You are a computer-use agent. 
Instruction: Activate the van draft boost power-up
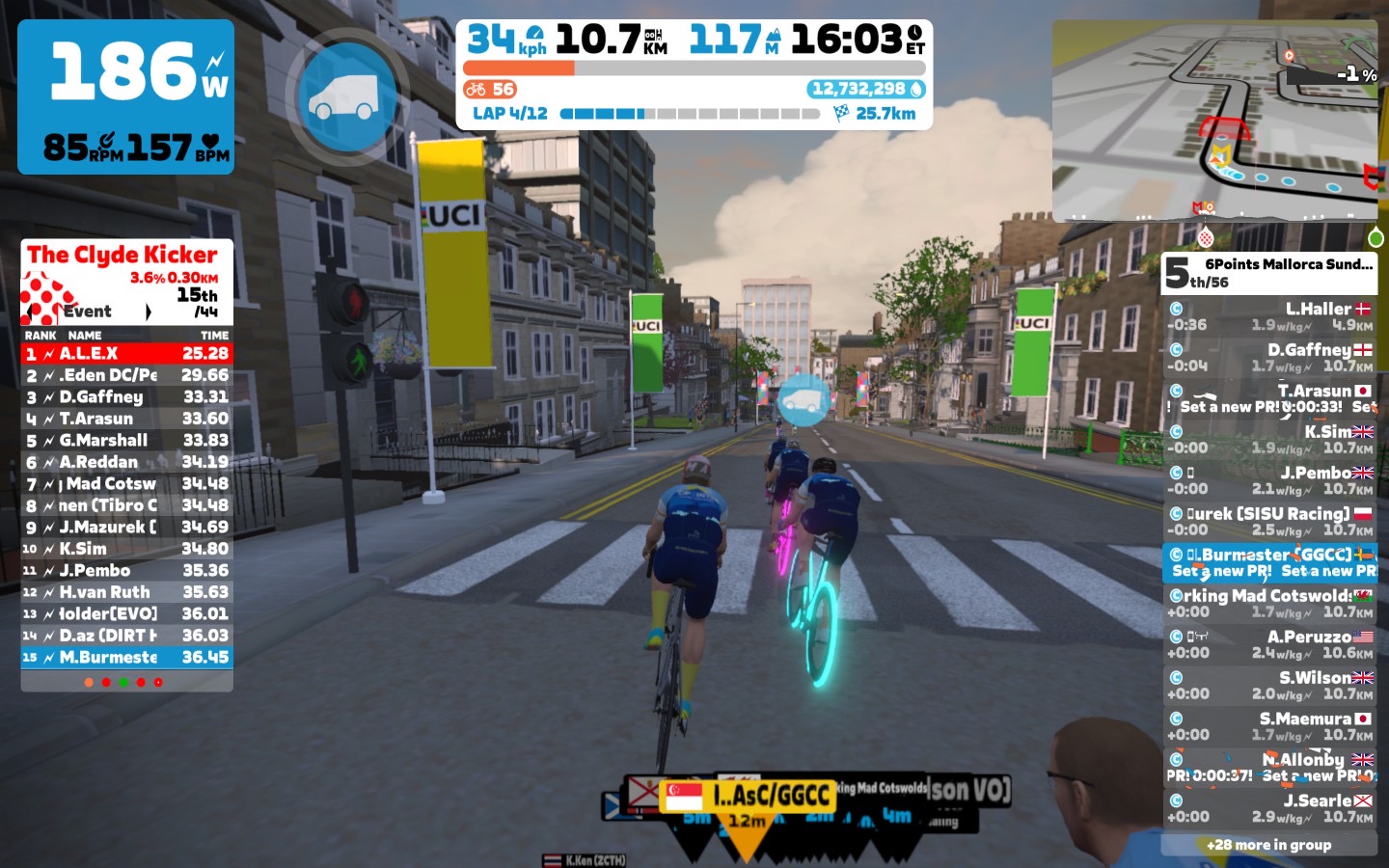point(347,97)
